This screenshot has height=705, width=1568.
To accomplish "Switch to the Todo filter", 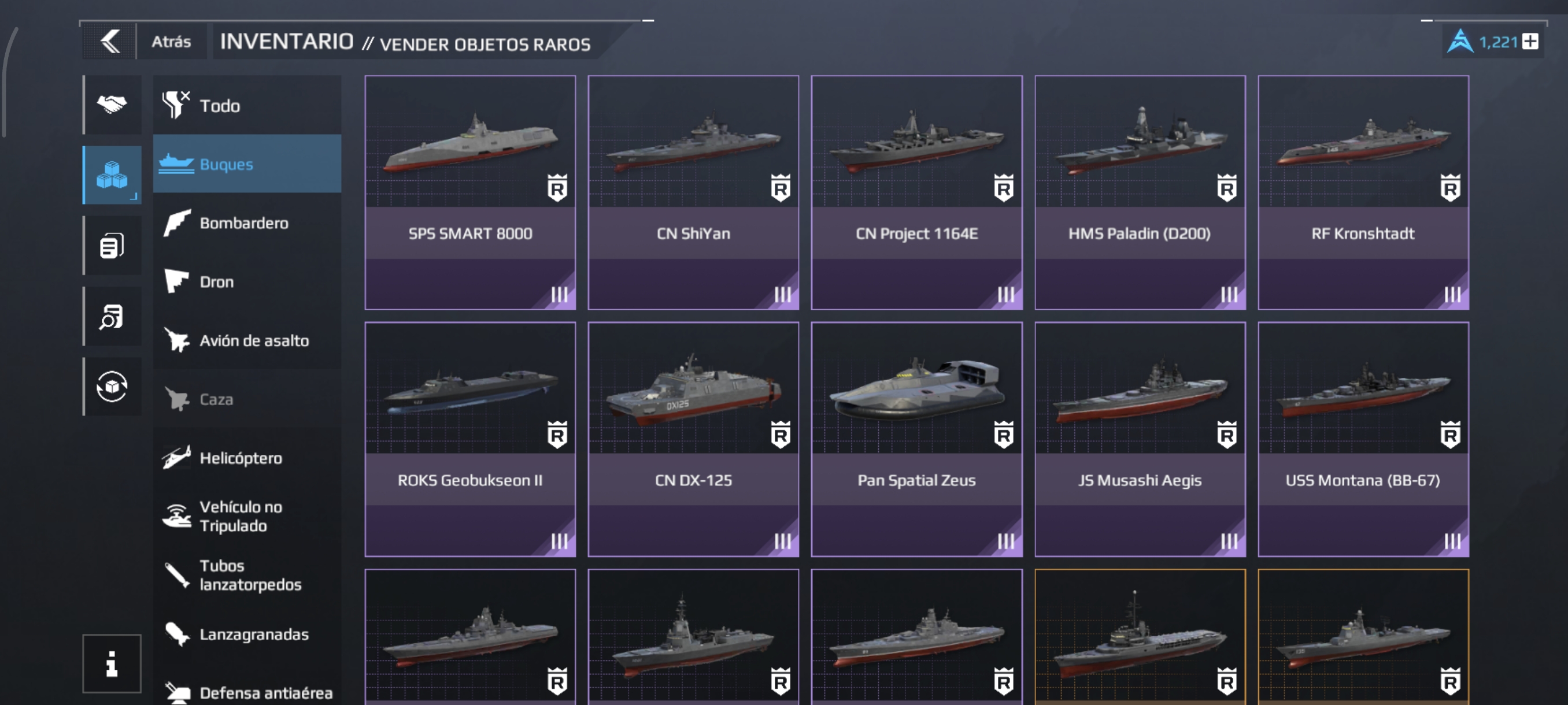I will click(246, 105).
